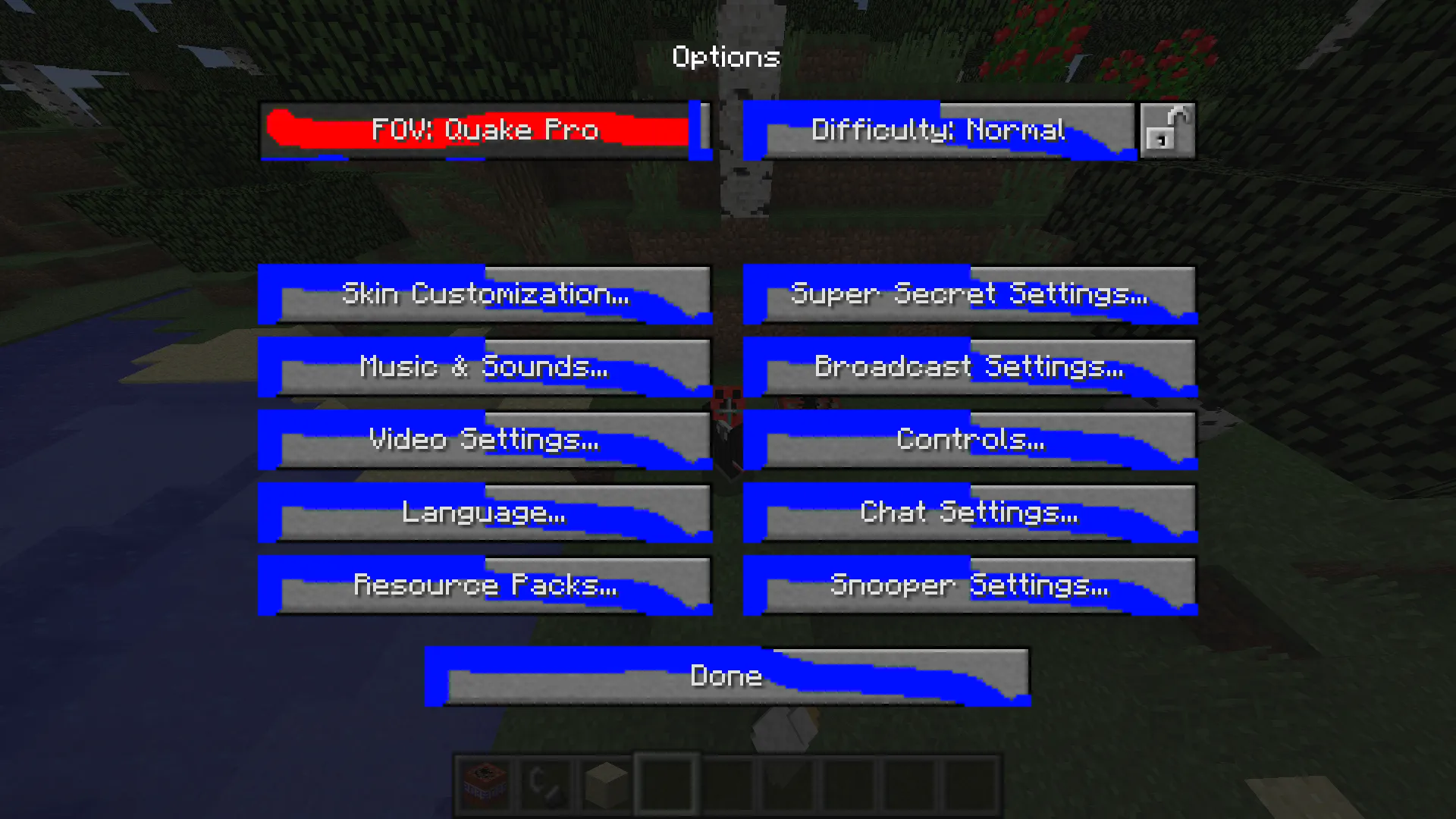Open the Music & Sounds settings
This screenshot has height=819, width=1456.
coord(485,367)
